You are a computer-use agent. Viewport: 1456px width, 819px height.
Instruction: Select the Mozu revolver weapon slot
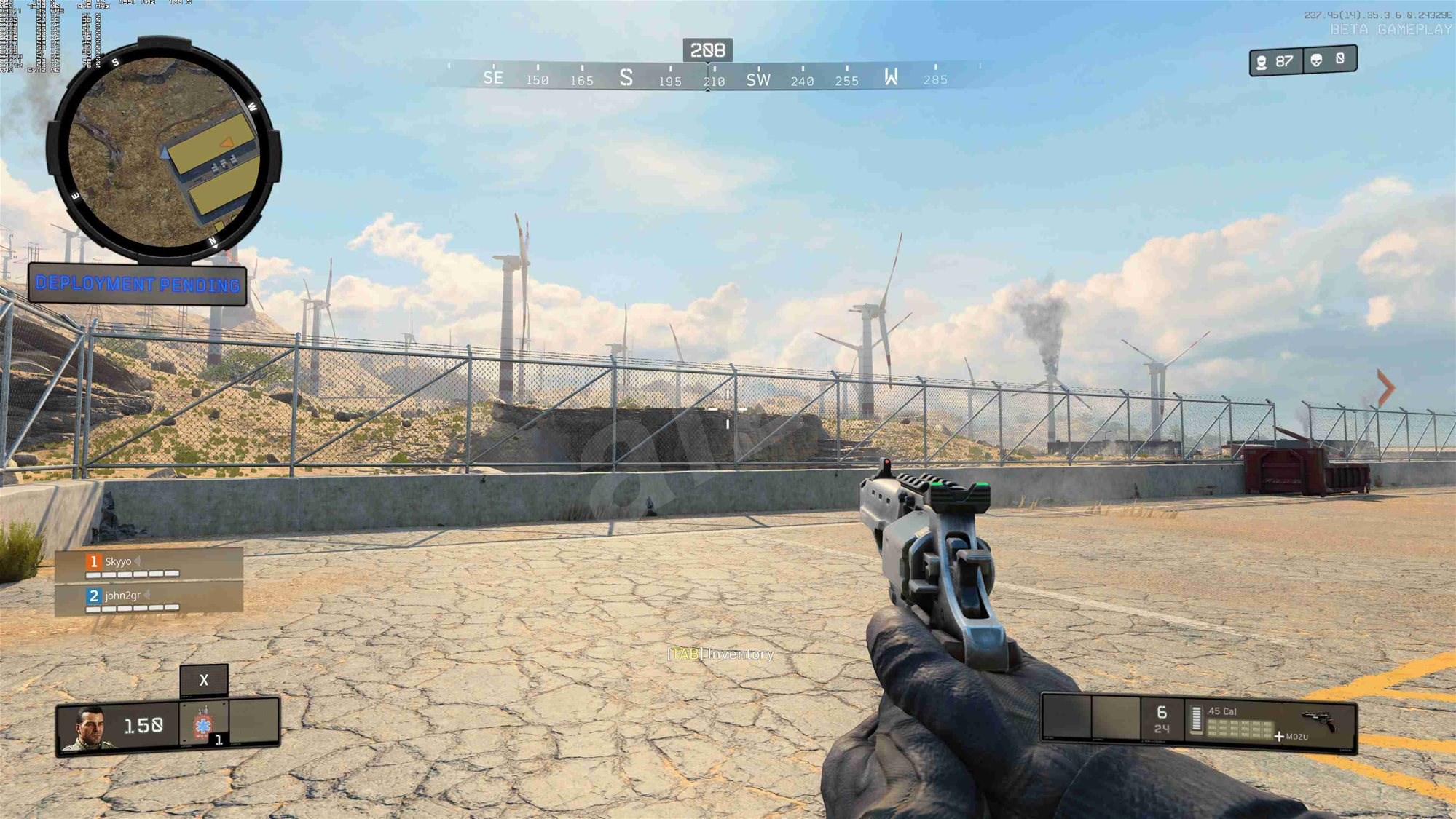coord(1270,724)
